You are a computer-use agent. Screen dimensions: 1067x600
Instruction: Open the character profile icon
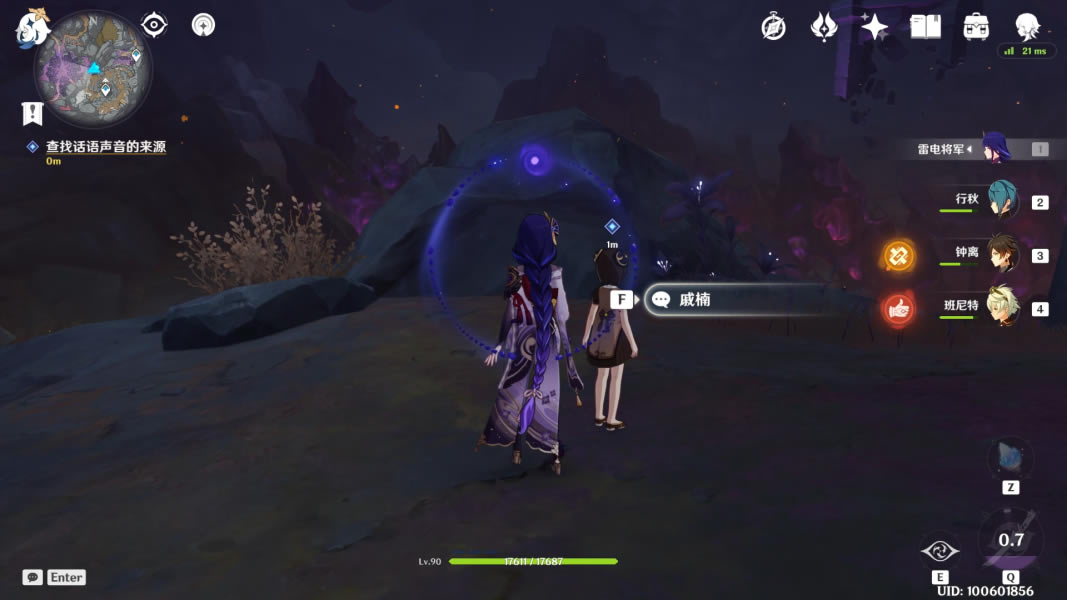tap(1027, 27)
